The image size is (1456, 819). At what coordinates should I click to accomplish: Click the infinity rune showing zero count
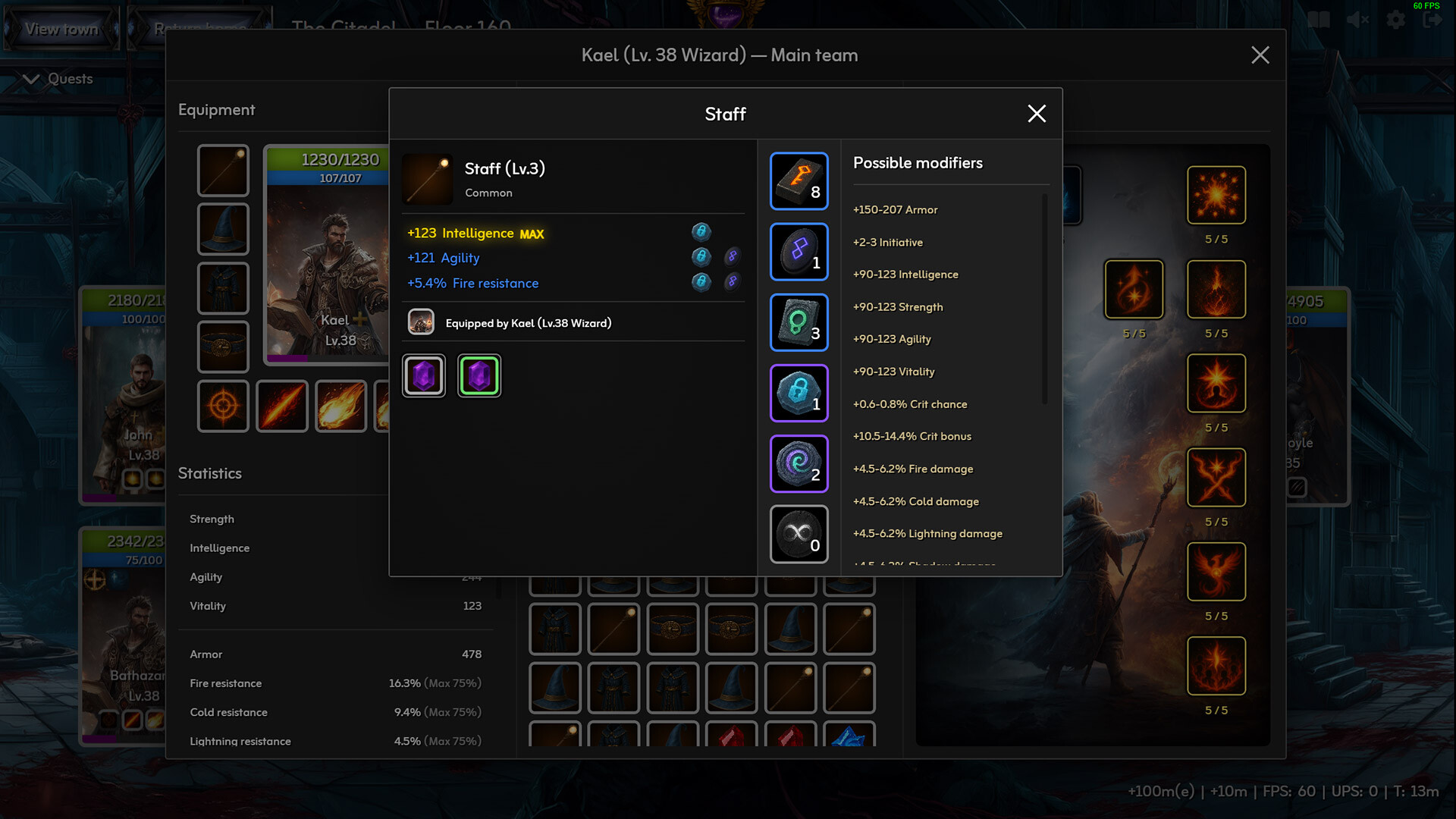coord(799,534)
